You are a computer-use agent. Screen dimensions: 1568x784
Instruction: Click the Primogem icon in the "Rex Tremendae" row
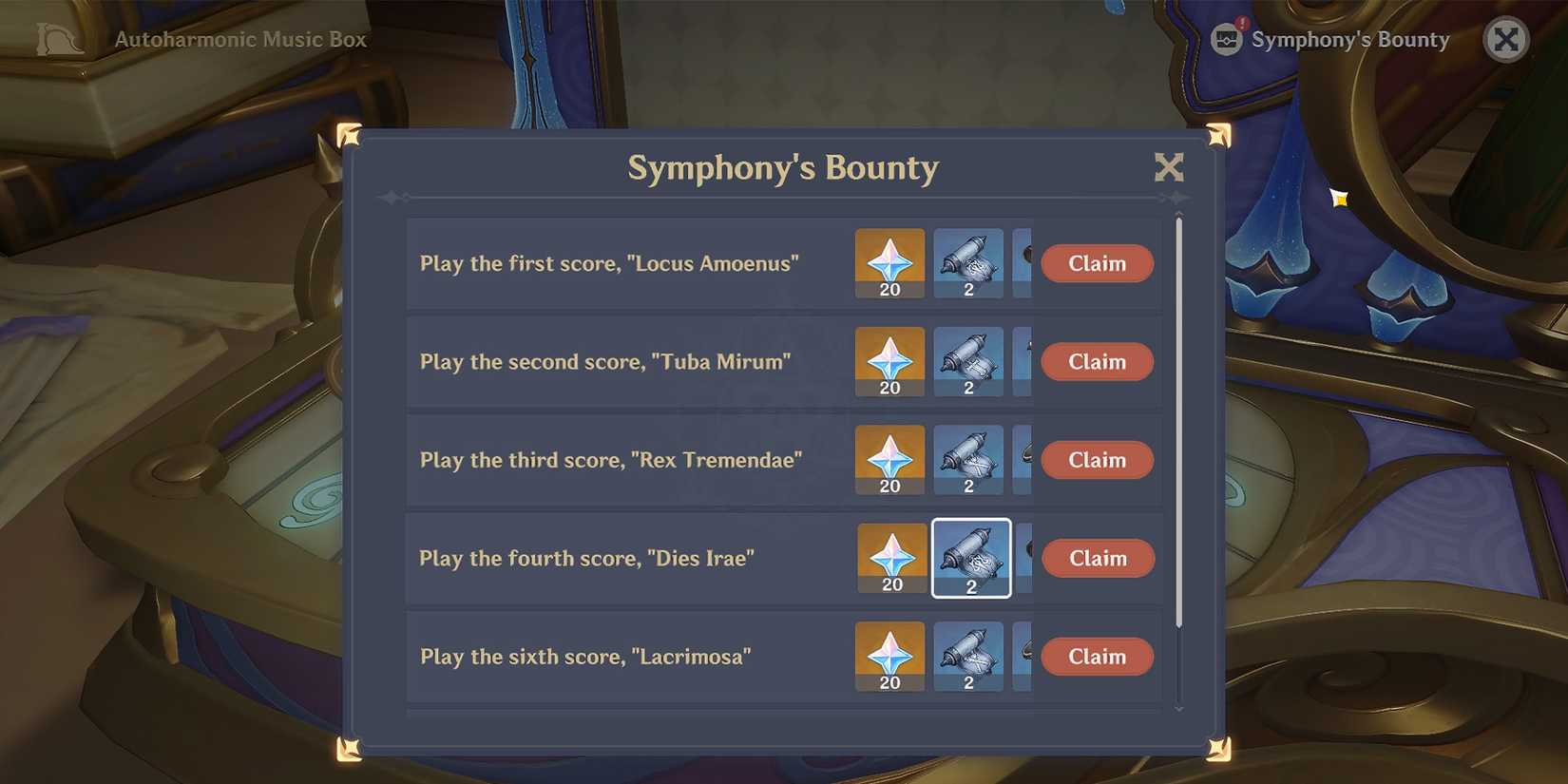tap(889, 459)
